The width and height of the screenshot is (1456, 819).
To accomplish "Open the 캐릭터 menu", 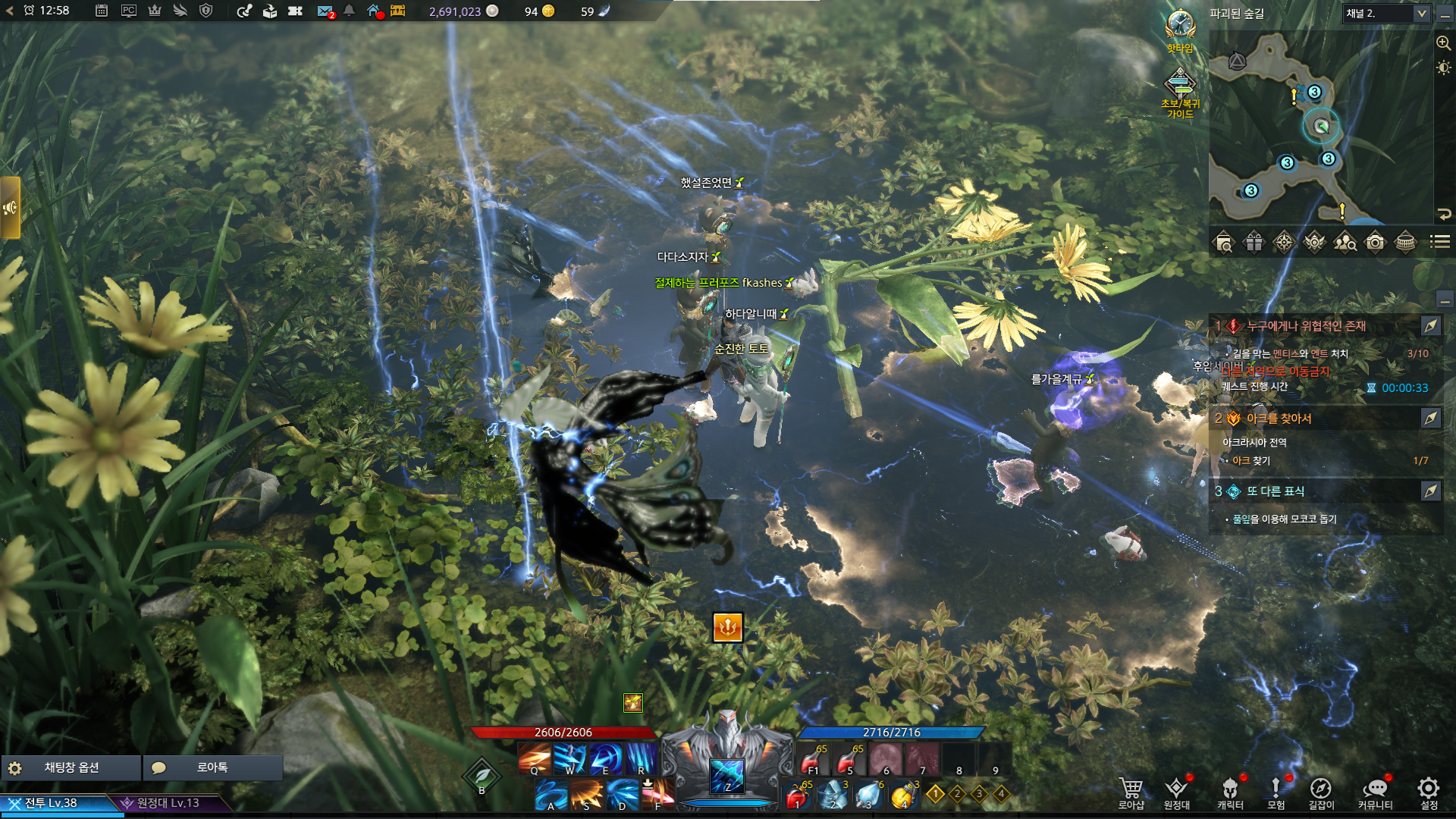I will 1230,790.
